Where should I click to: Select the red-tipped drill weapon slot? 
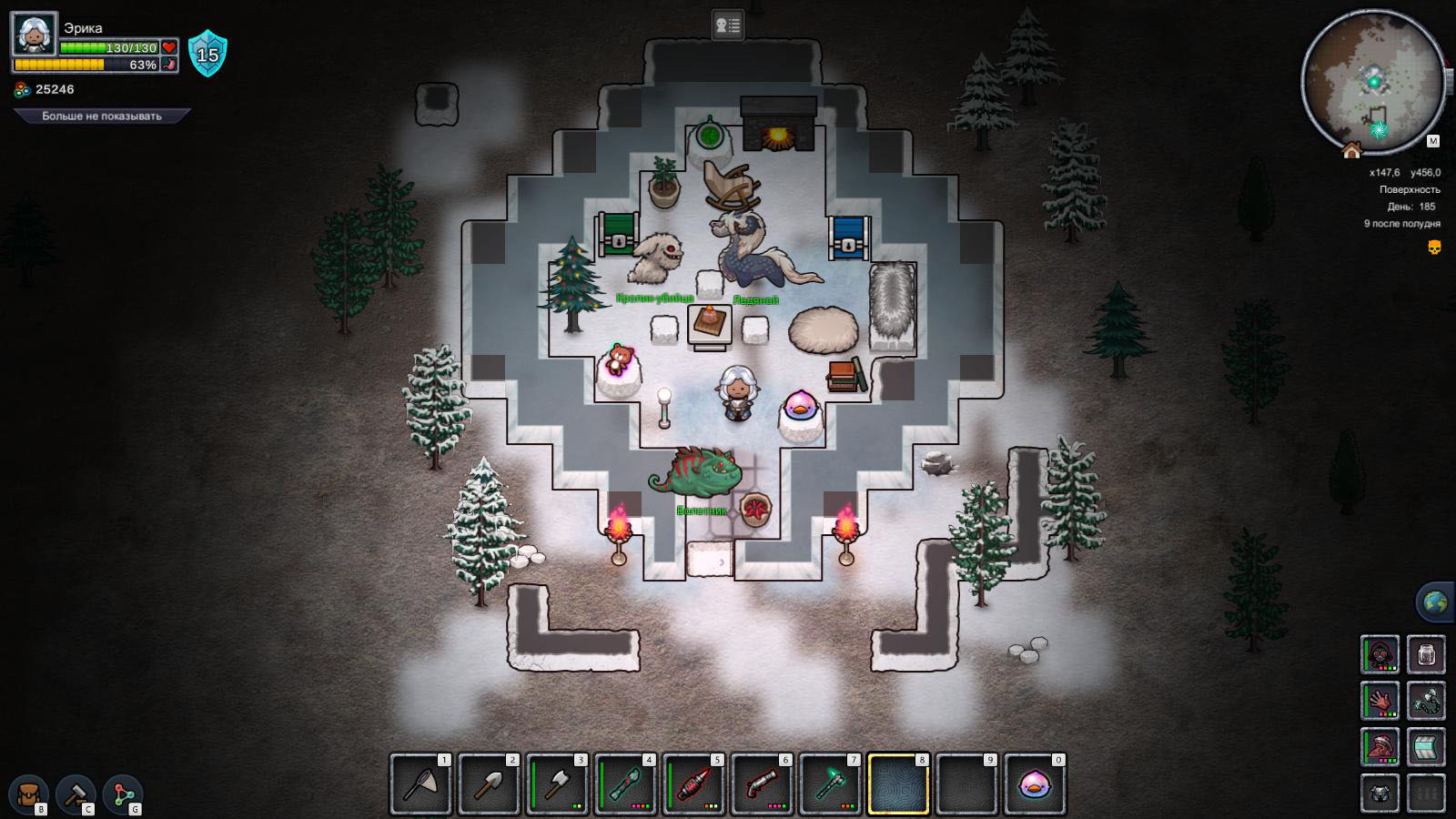pyautogui.click(x=693, y=784)
